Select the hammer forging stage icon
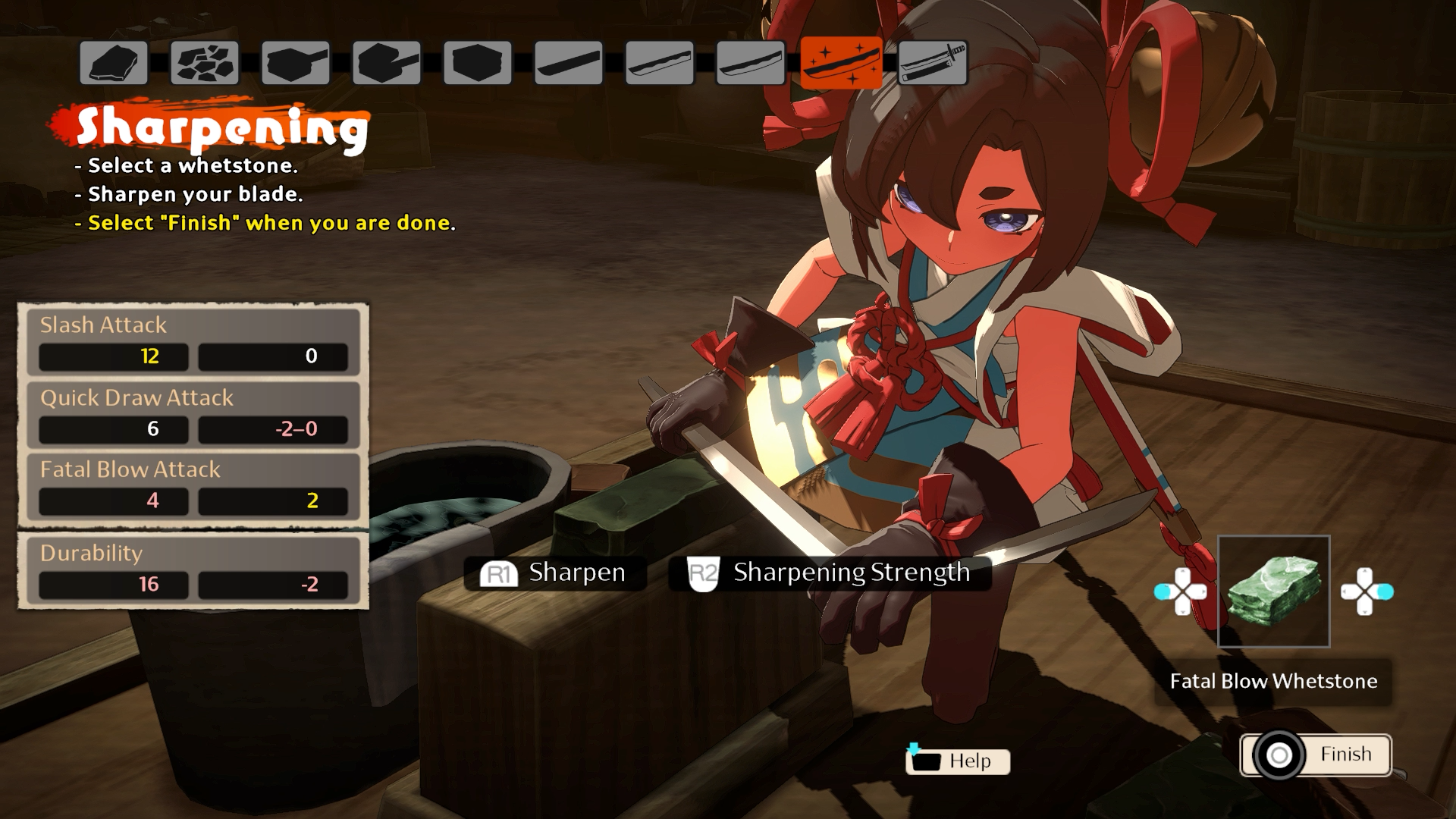Screen dimensions: 1456x819 pyautogui.click(x=296, y=64)
